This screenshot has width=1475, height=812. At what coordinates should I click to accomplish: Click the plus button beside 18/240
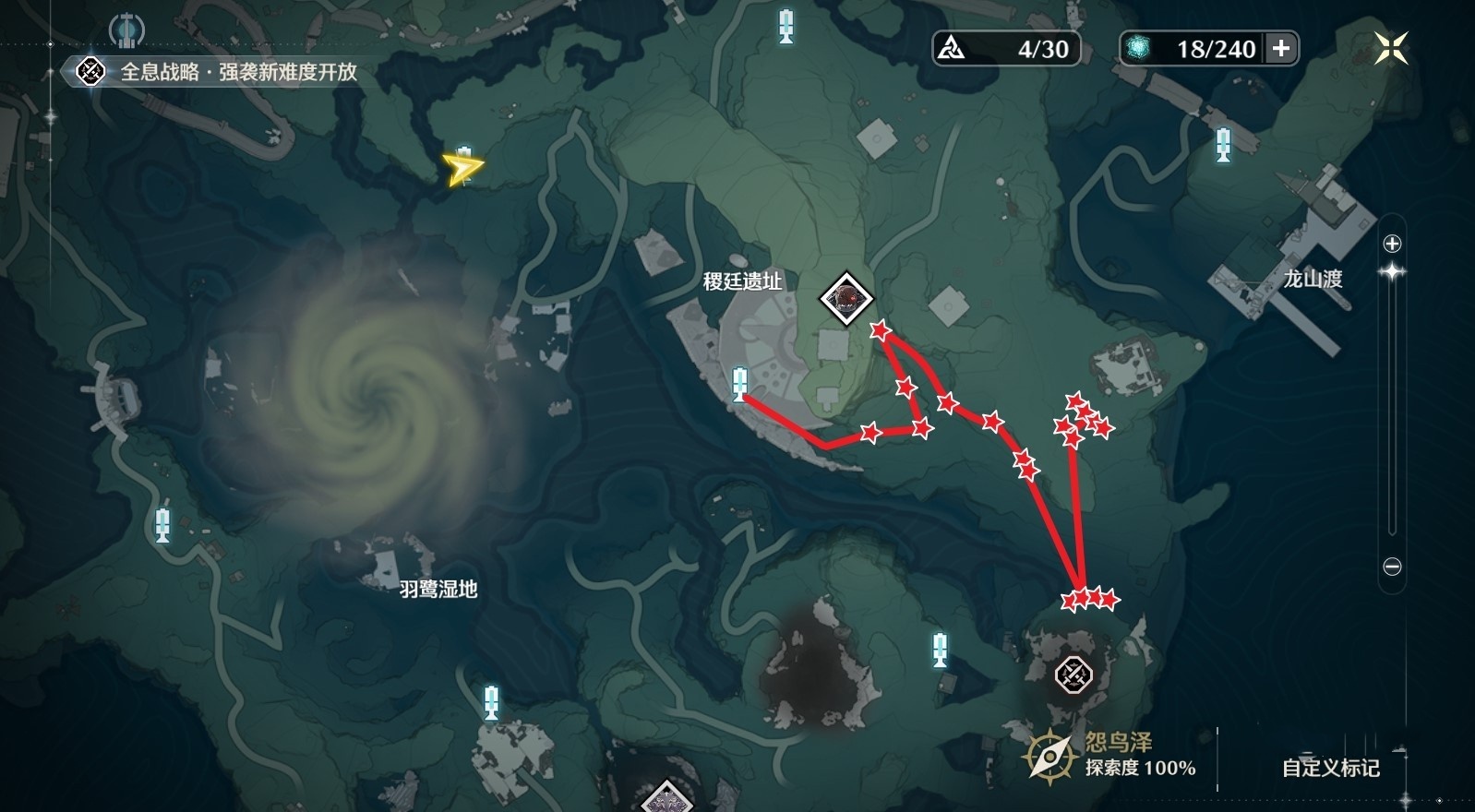pyautogui.click(x=1282, y=50)
